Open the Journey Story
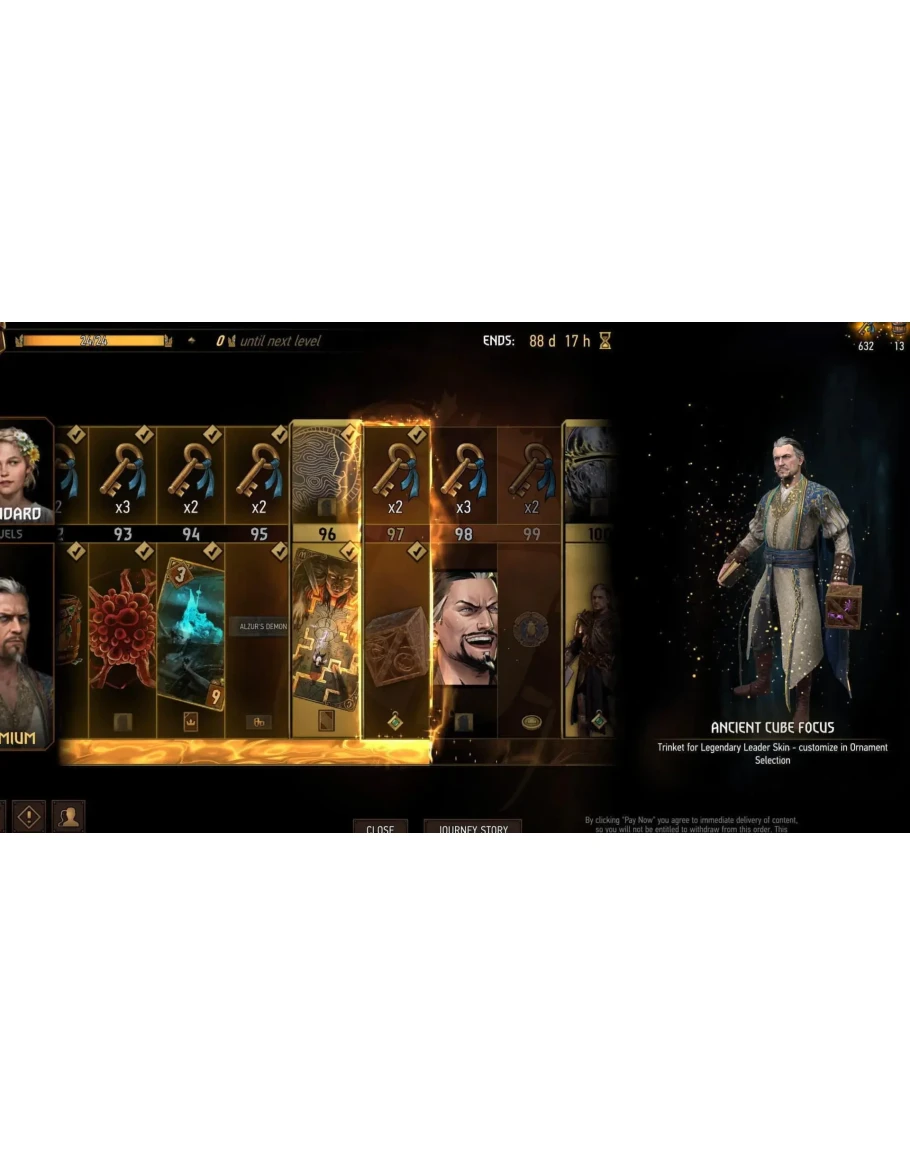 click(x=473, y=827)
